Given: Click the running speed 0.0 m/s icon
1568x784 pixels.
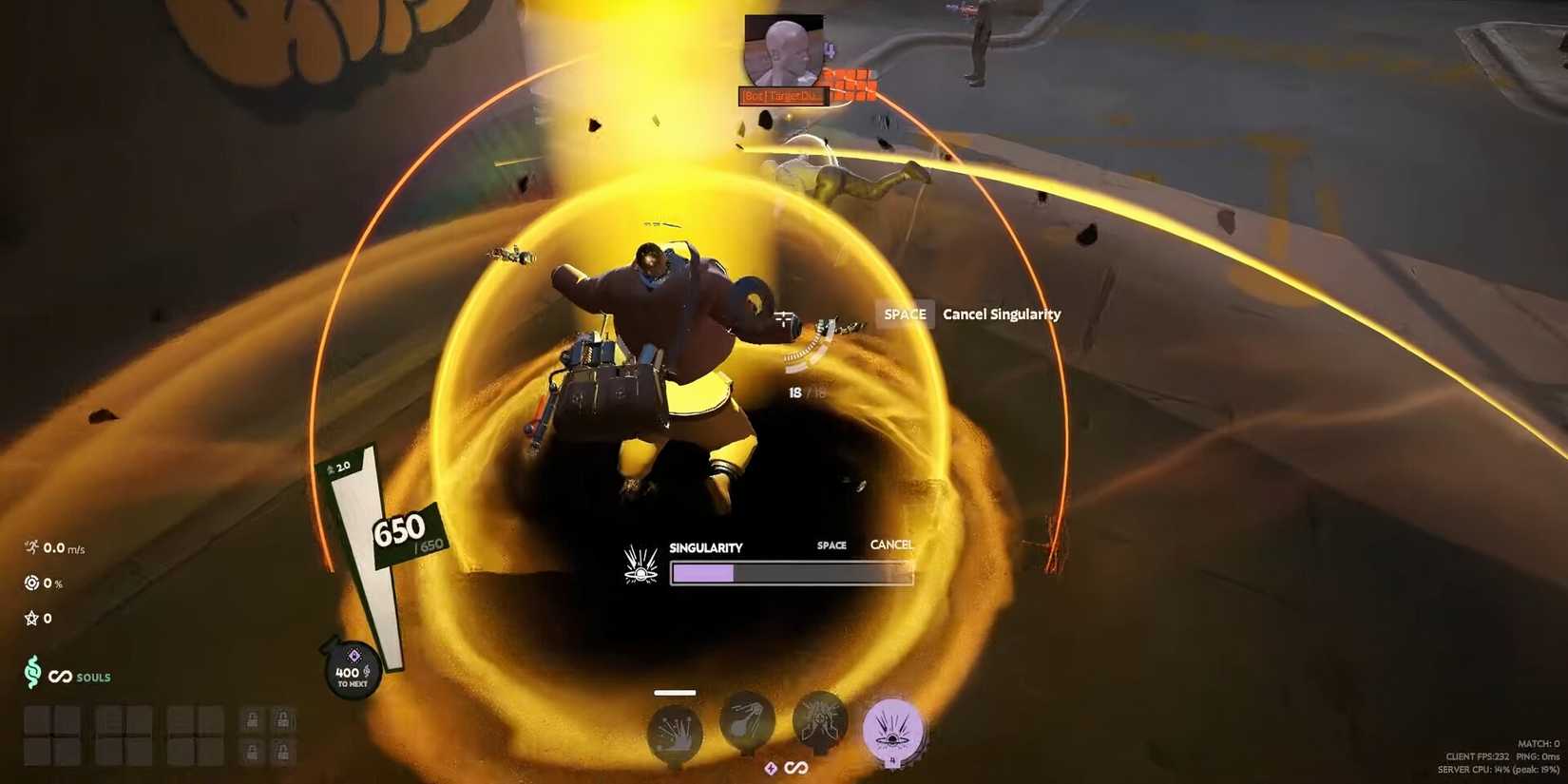Looking at the screenshot, I should click(29, 547).
